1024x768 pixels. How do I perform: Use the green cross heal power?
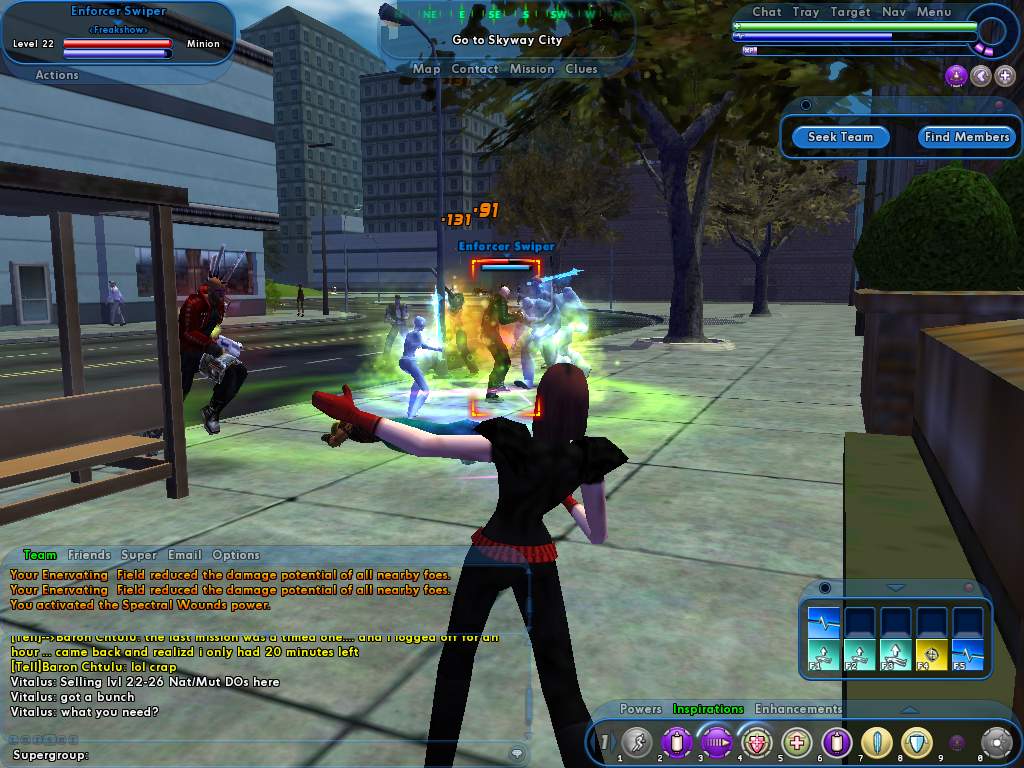tap(796, 742)
